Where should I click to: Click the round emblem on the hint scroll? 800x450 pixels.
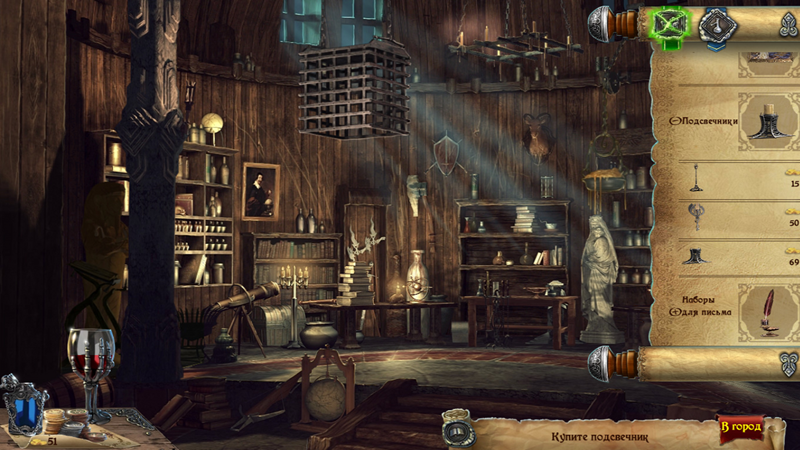457,431
